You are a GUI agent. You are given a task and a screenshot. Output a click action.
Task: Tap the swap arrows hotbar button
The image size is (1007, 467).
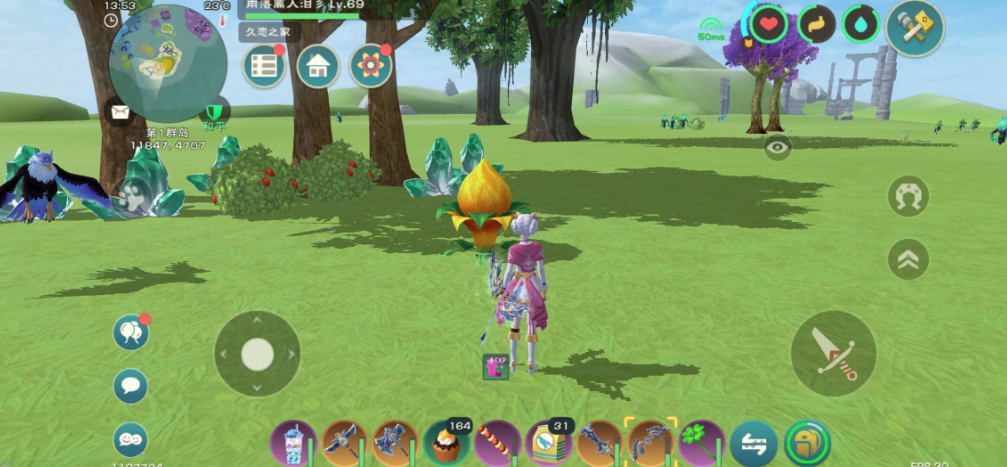(753, 443)
